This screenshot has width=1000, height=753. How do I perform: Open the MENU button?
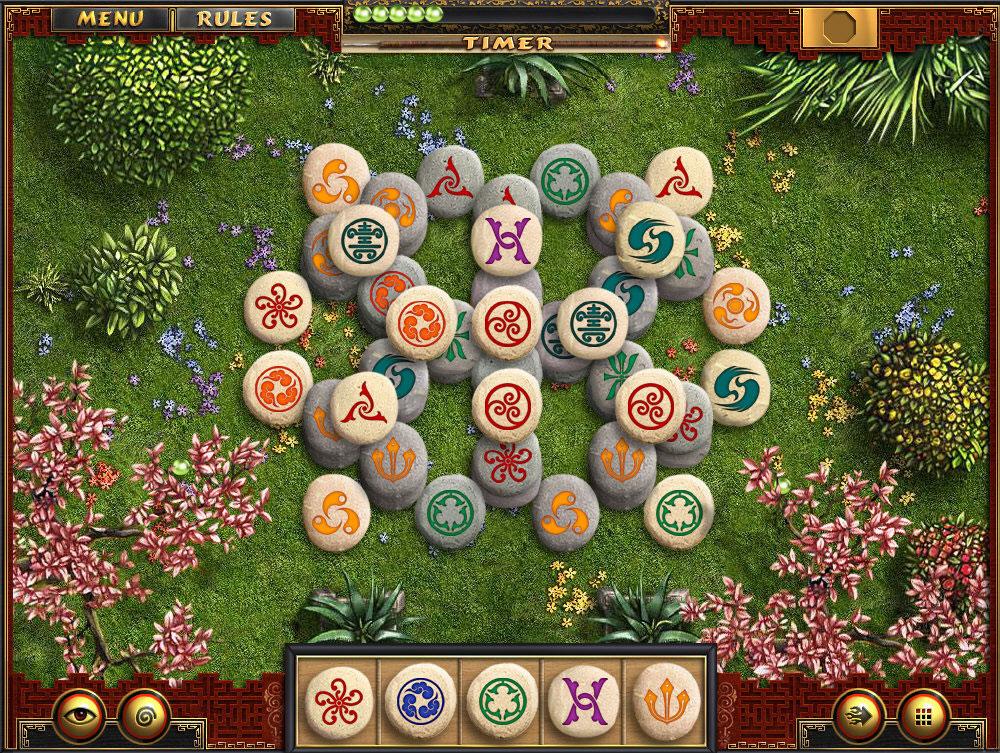(110, 18)
